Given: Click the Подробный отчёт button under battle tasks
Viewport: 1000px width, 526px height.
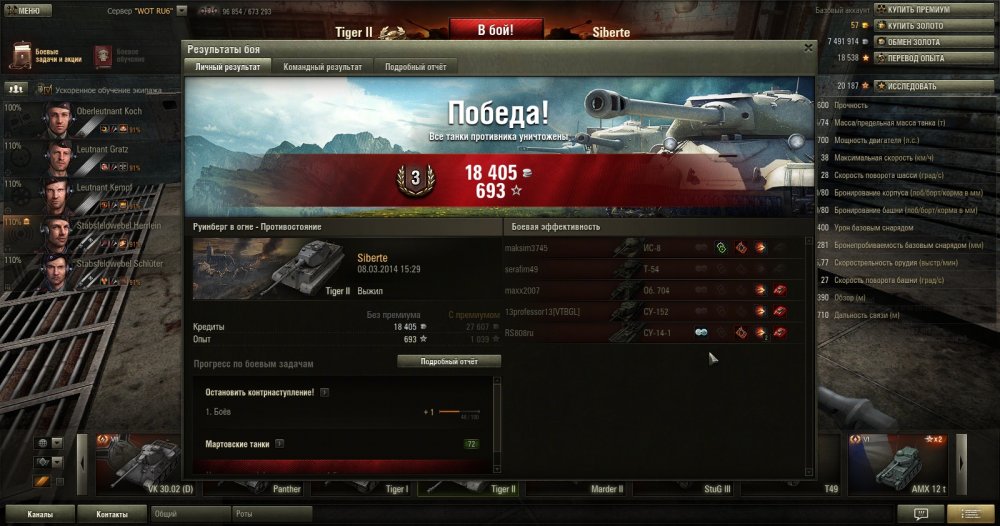Looking at the screenshot, I should point(449,361).
